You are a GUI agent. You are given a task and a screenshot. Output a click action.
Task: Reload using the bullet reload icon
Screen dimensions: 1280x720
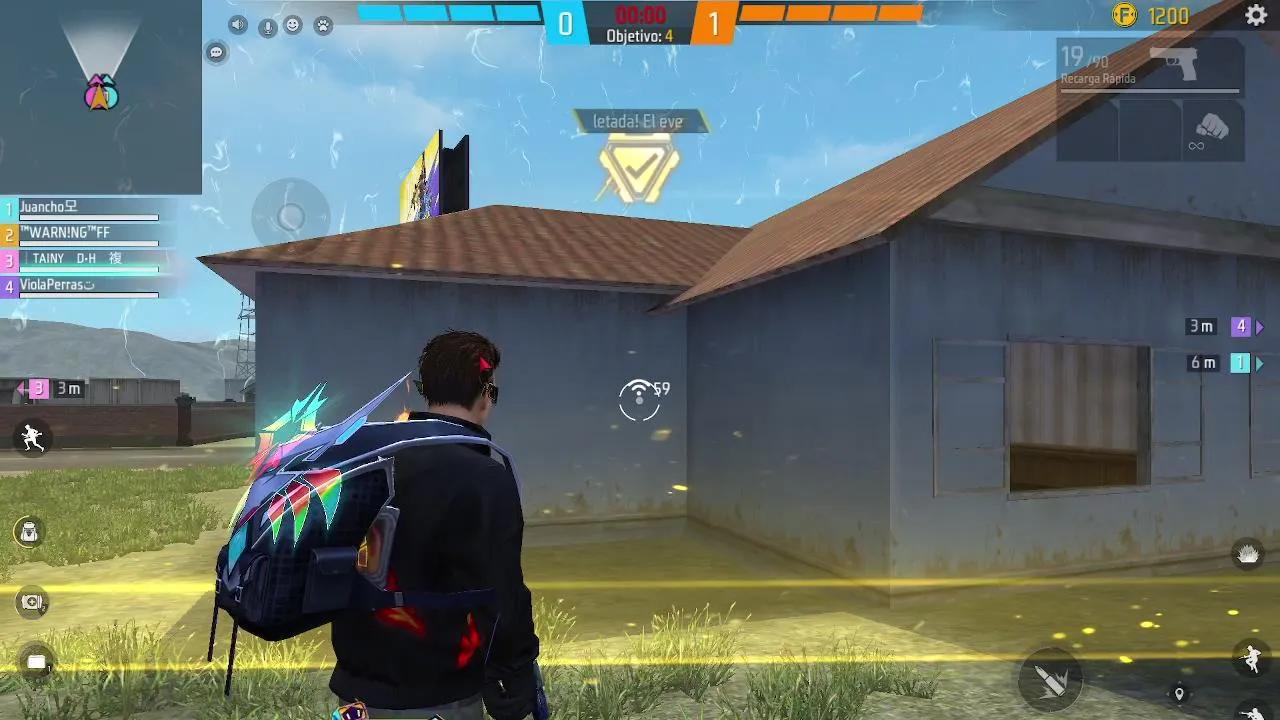pyautogui.click(x=1051, y=680)
